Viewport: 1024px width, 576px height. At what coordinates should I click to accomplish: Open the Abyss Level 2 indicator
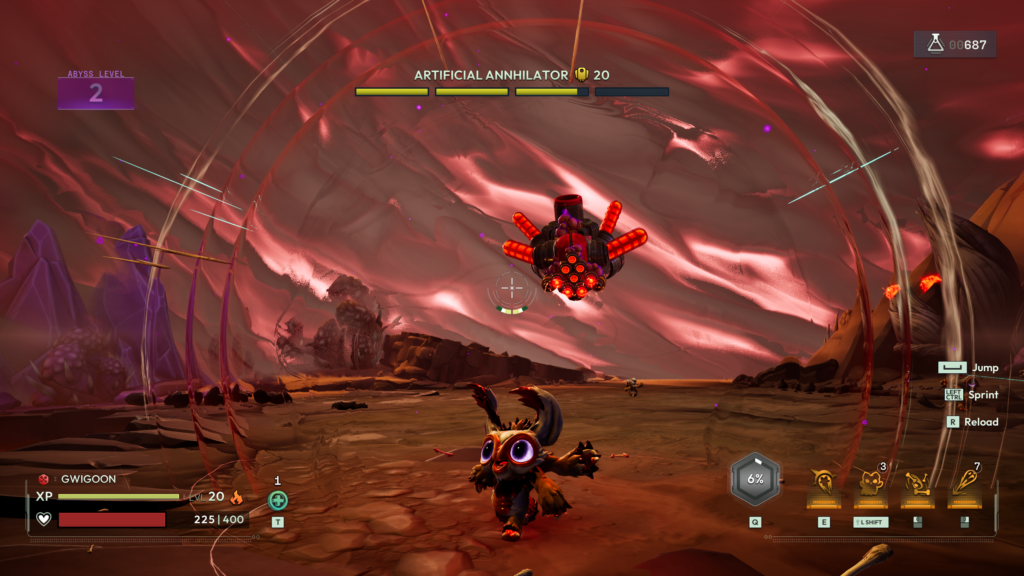(x=96, y=93)
